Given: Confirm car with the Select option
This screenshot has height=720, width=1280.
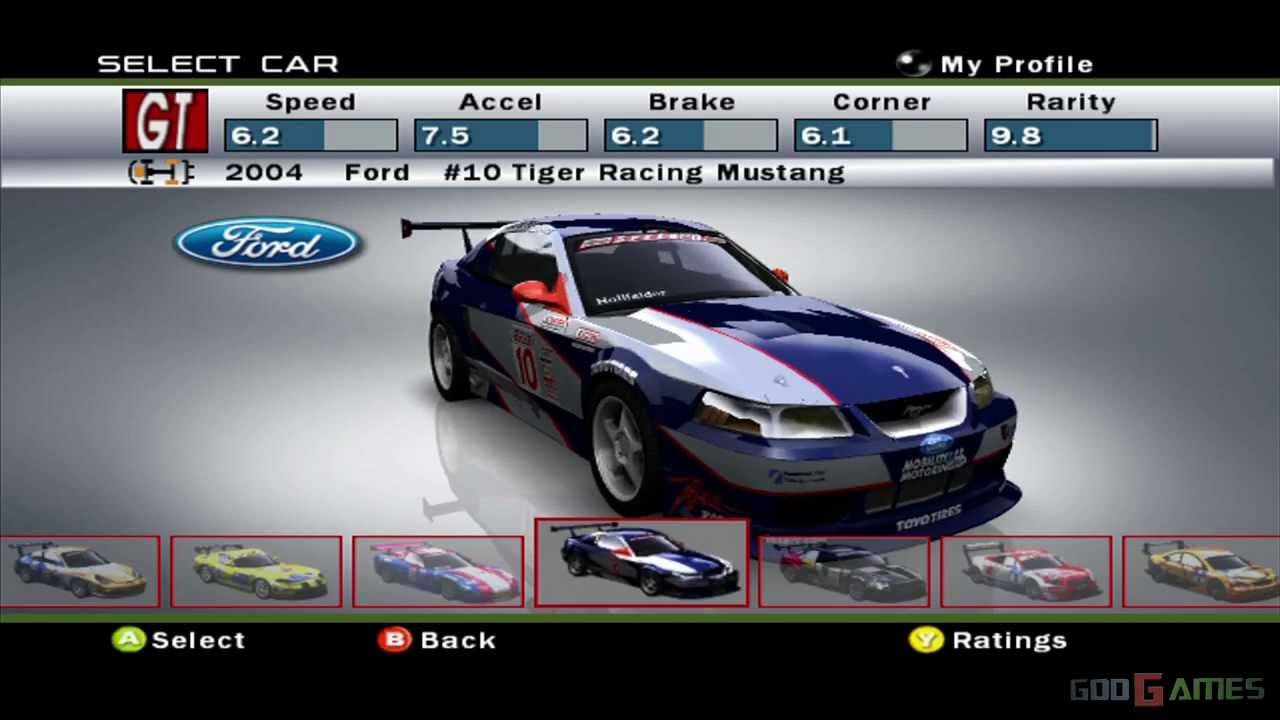Looking at the screenshot, I should (179, 640).
